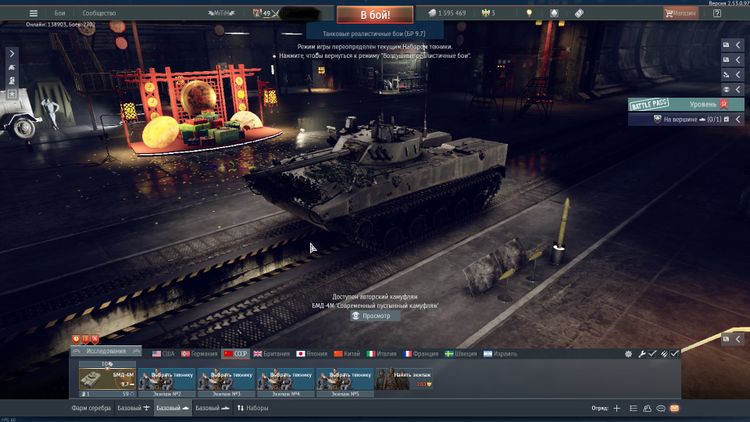Open the «Исследования» research tree
The image size is (750, 422).
click(107, 351)
